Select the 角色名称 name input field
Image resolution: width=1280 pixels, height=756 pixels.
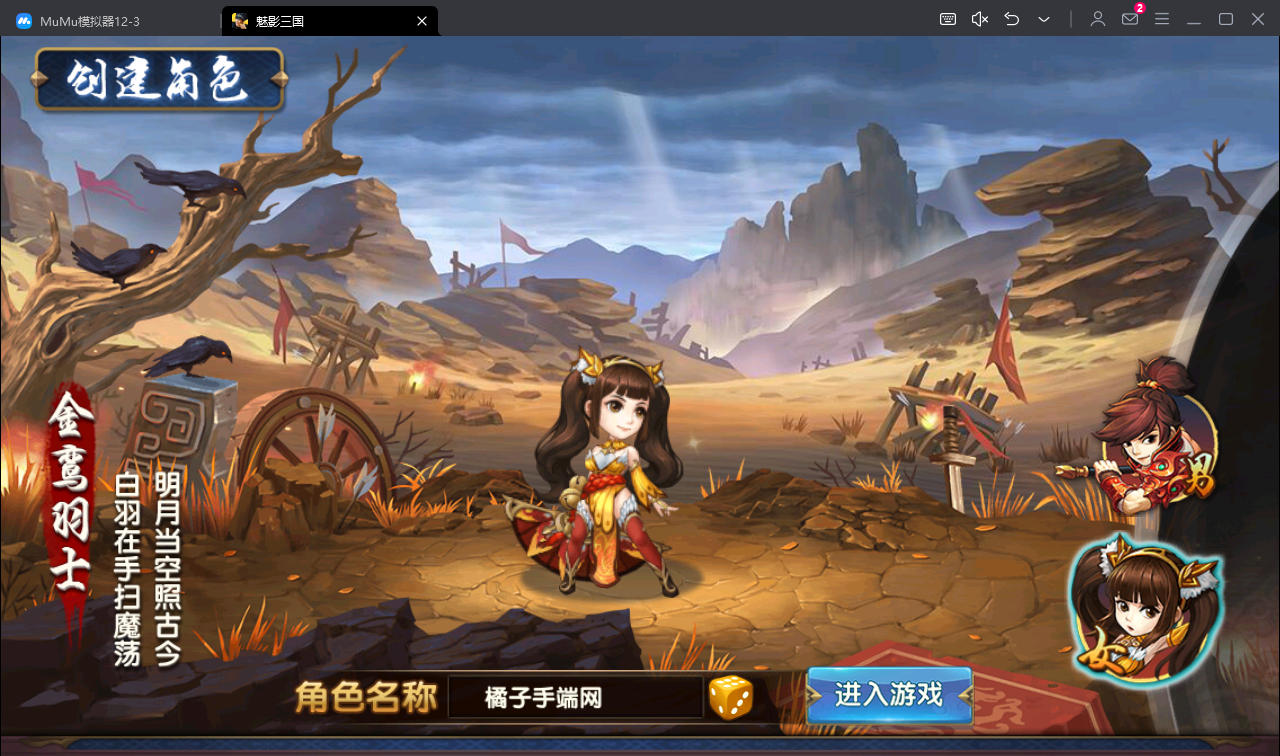[575, 697]
